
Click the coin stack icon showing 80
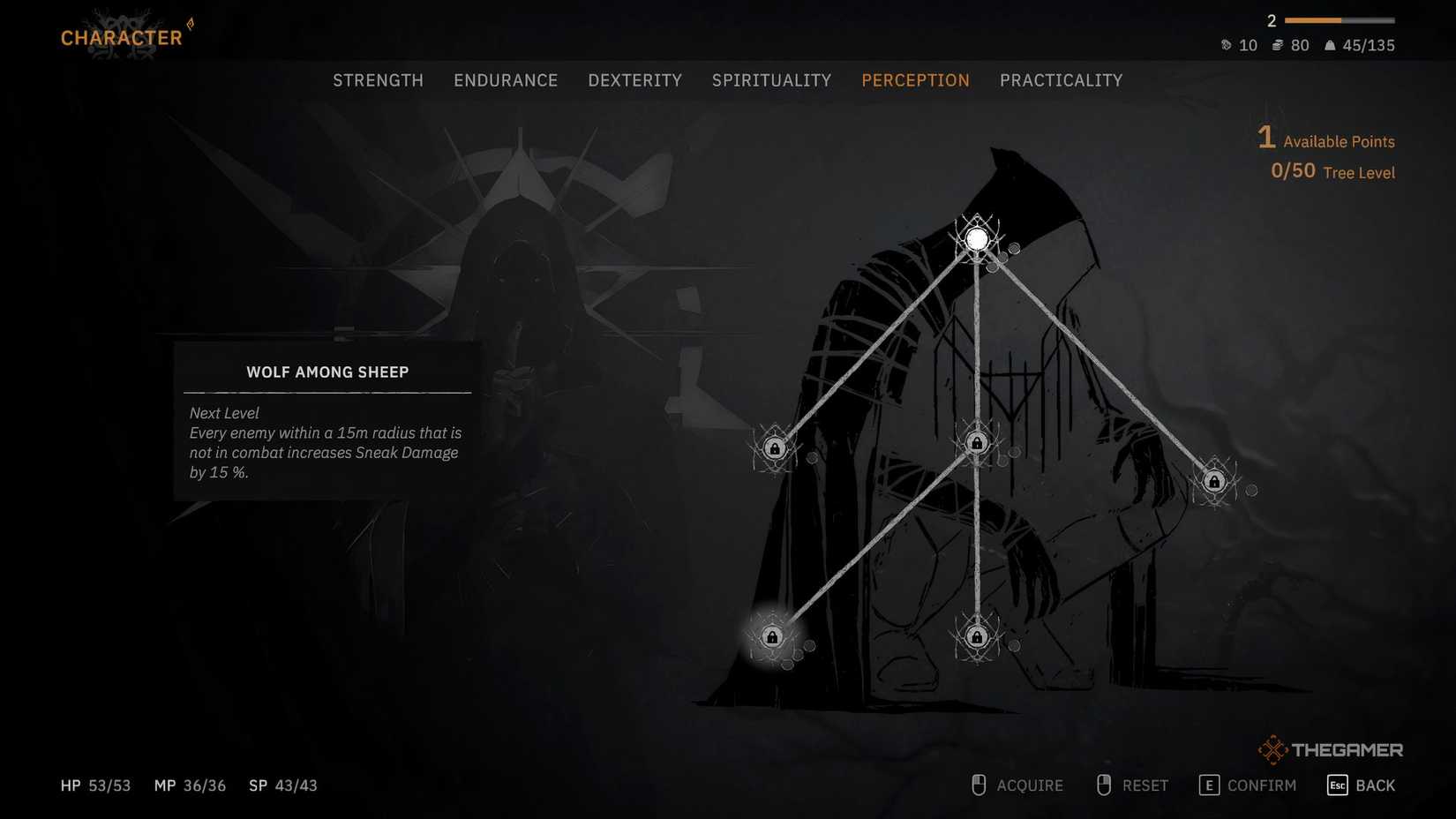click(1277, 45)
